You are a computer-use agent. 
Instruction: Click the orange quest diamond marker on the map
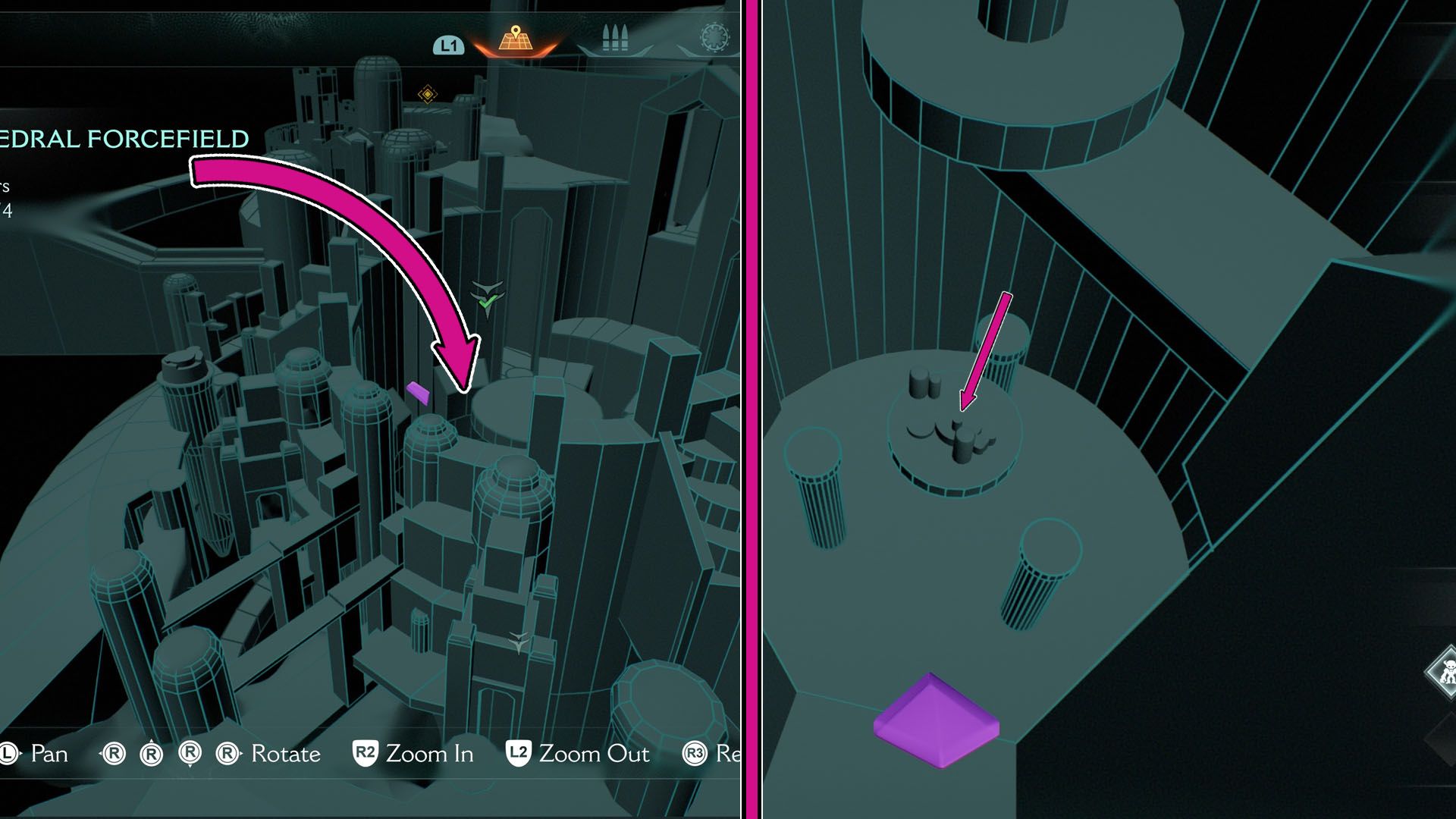click(x=429, y=93)
